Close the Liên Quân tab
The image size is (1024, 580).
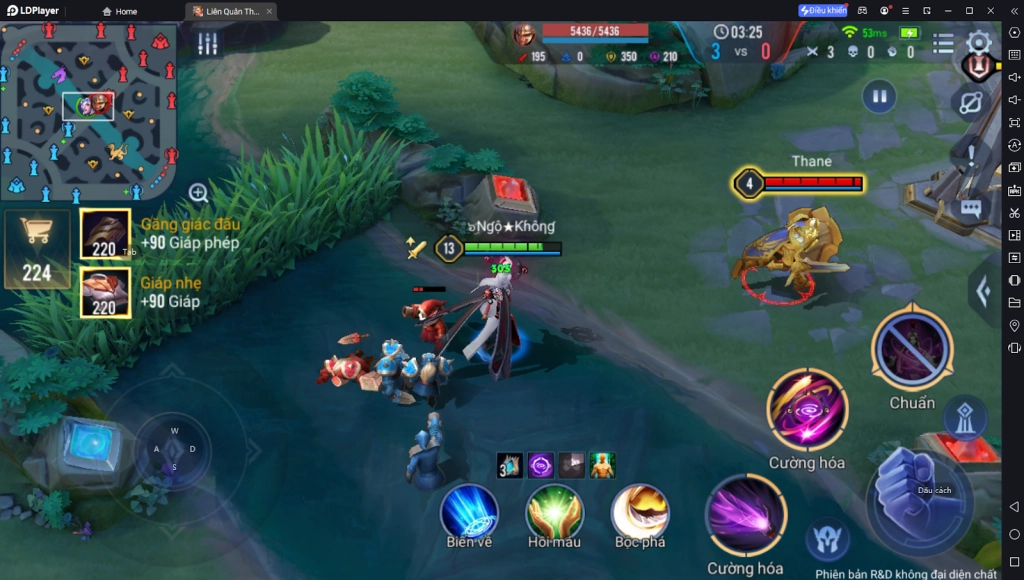(269, 11)
